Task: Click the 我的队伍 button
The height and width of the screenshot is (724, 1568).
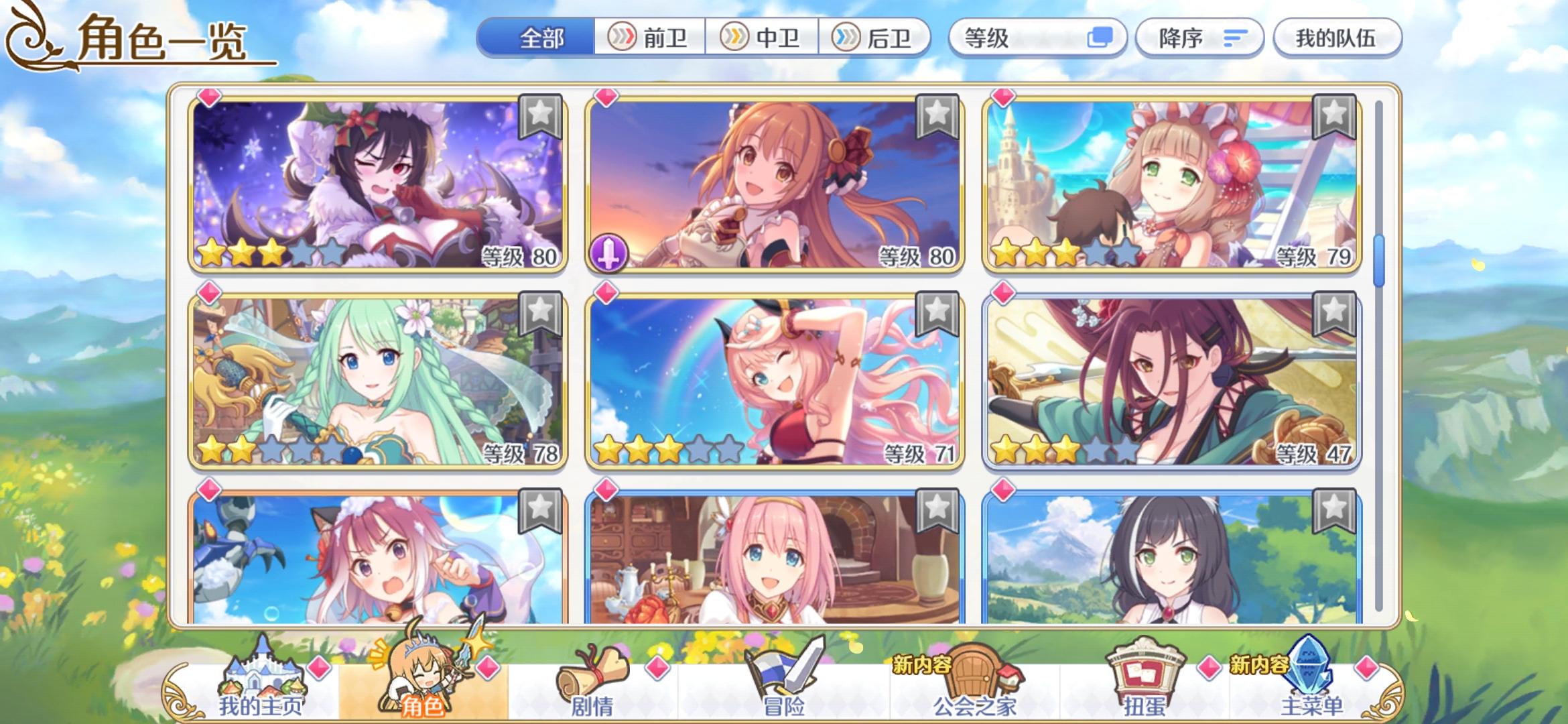Action: click(x=1337, y=38)
